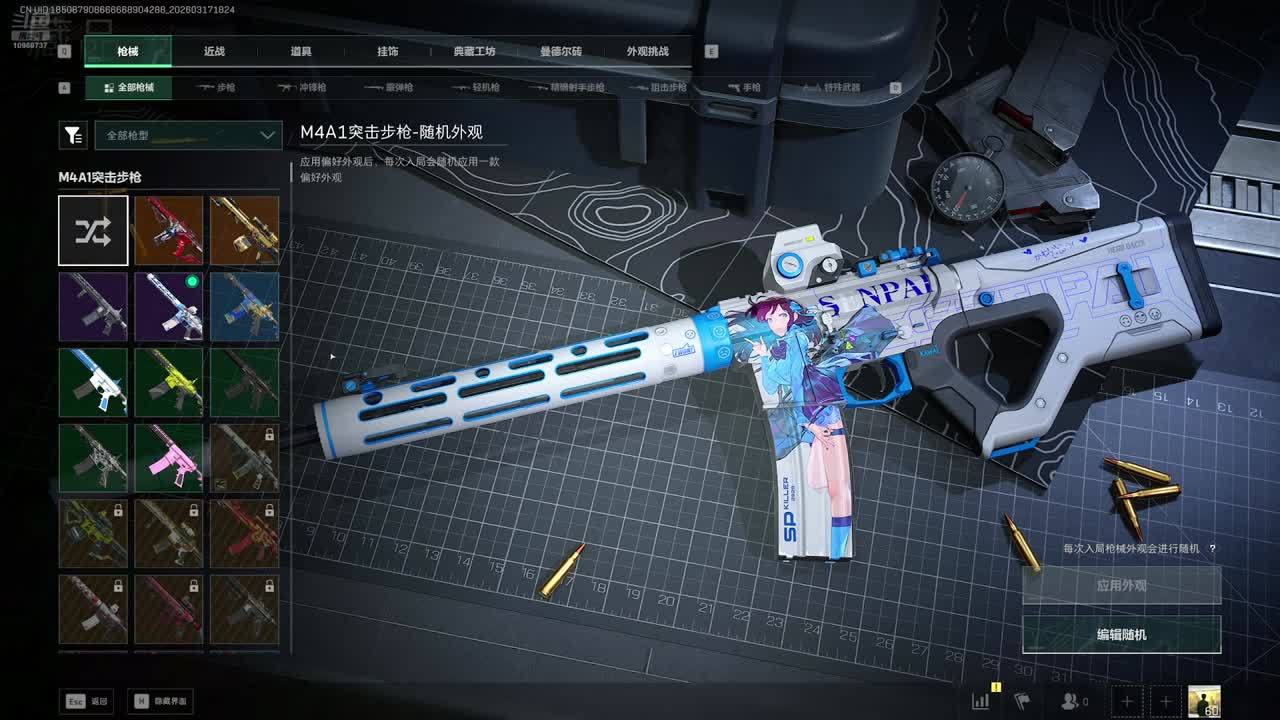Select the 挂饰 charms tab
Screen dimensions: 1280x720
(388, 51)
